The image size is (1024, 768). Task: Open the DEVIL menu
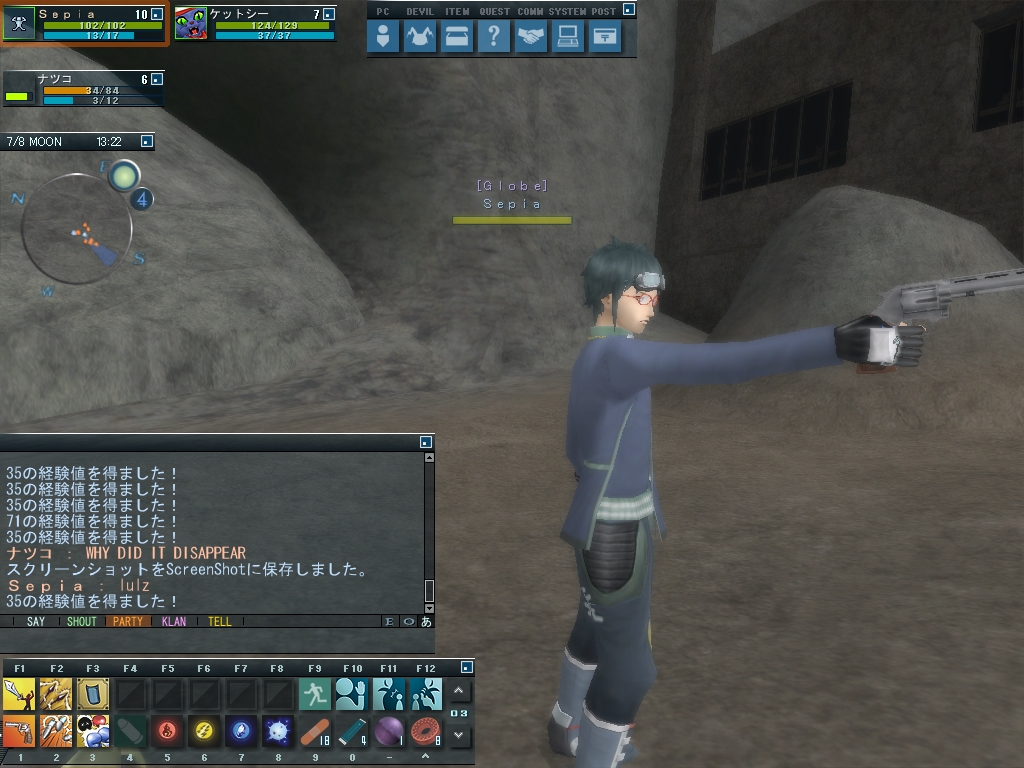coord(421,38)
